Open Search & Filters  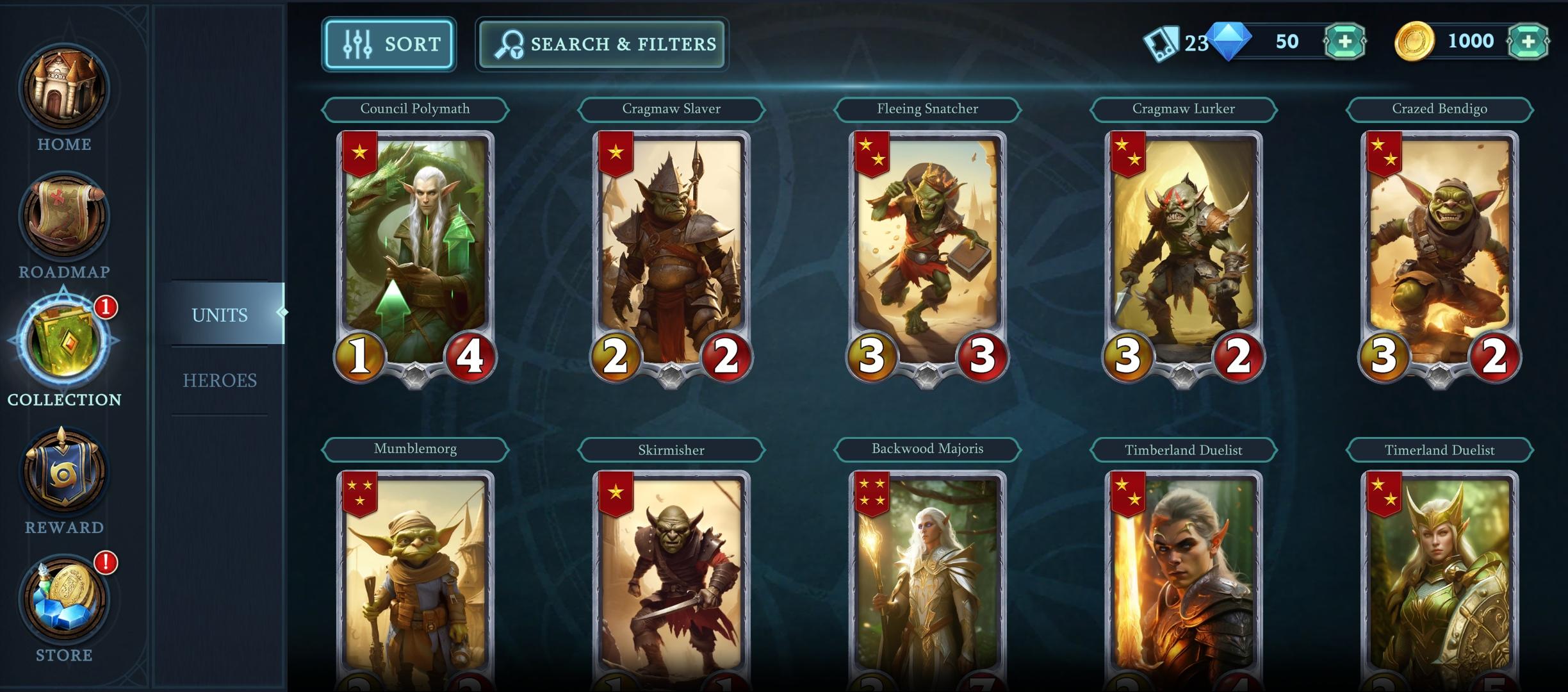pyautogui.click(x=601, y=44)
